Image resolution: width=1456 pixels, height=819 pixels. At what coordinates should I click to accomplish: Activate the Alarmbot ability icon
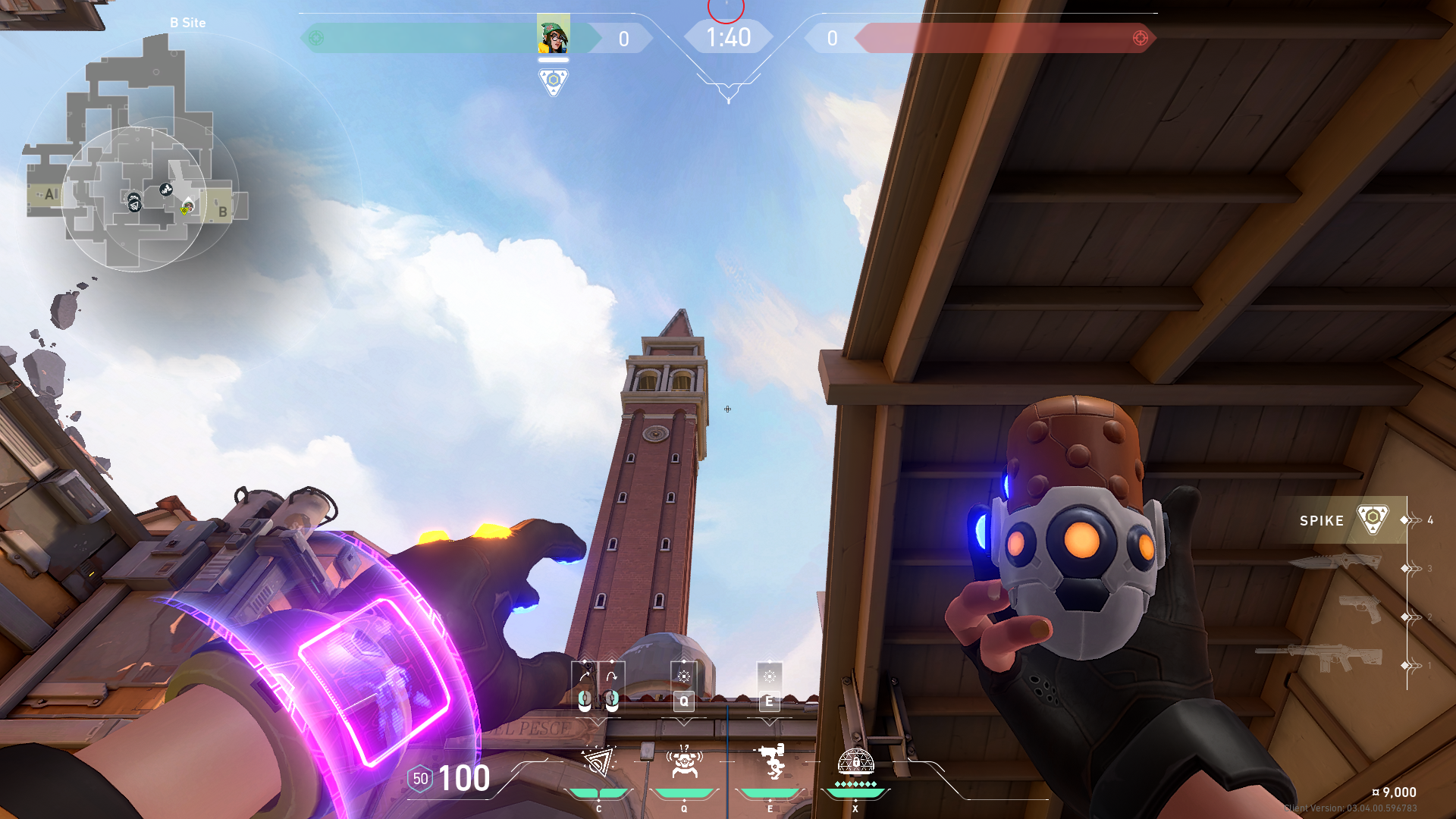click(x=684, y=762)
